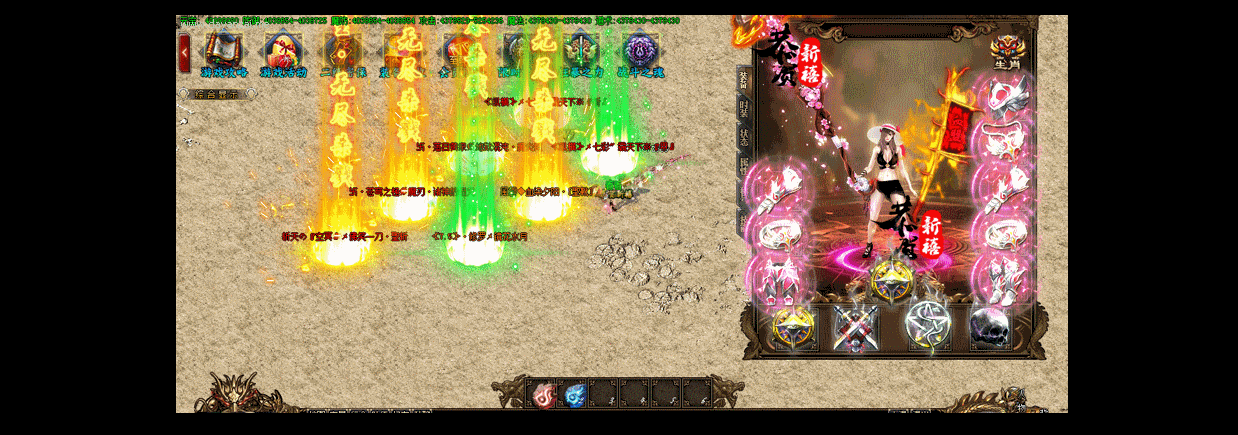Toggle the 综合显示 display button
This screenshot has width=1238, height=435.
point(217,94)
